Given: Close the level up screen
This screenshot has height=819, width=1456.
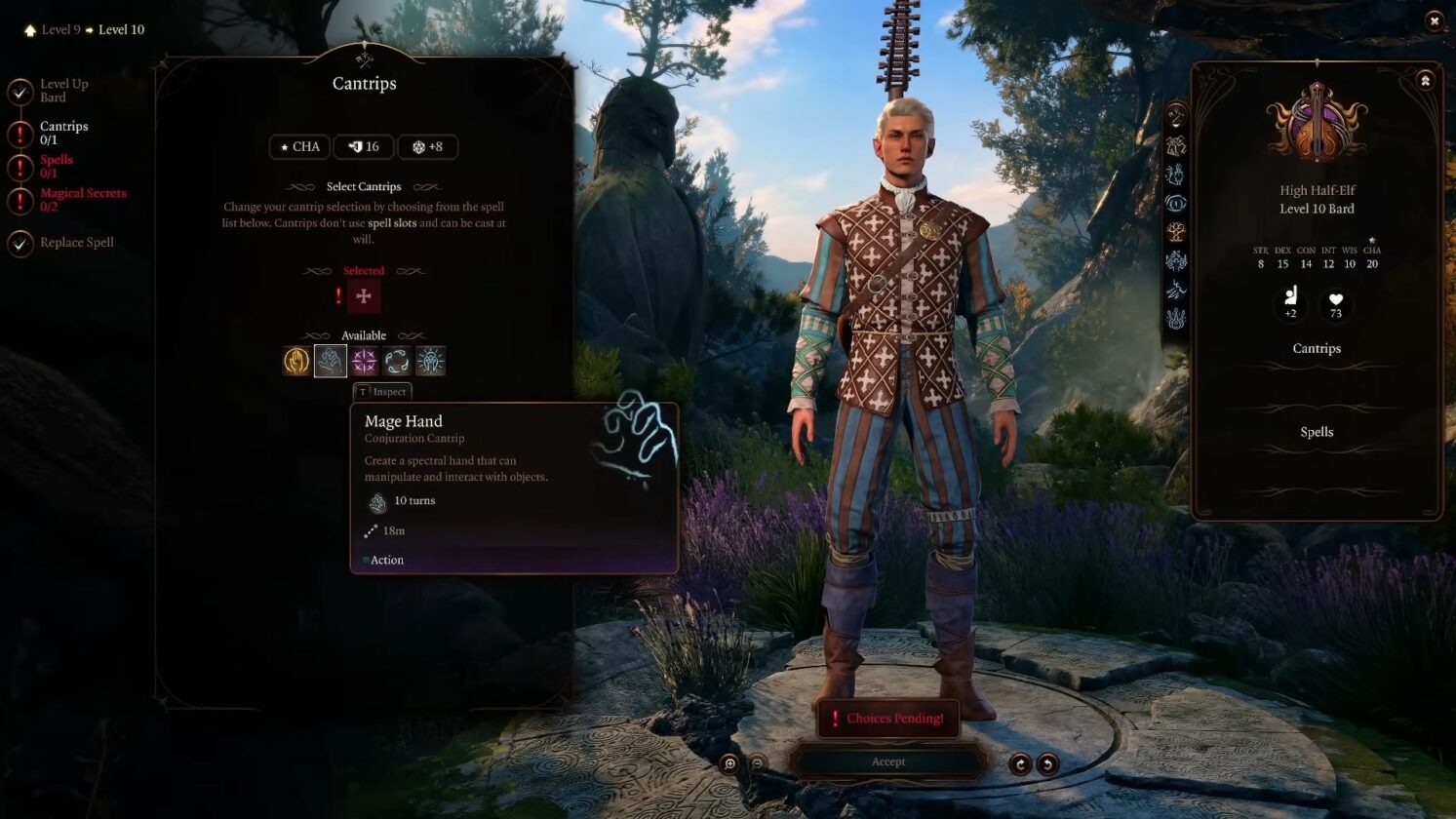Looking at the screenshot, I should point(1434,20).
